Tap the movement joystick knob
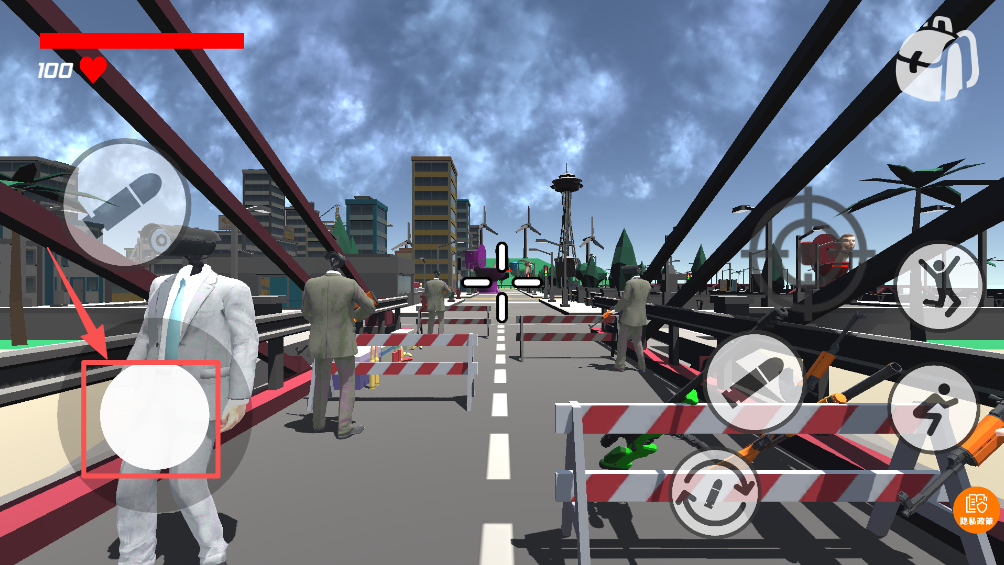 155,415
